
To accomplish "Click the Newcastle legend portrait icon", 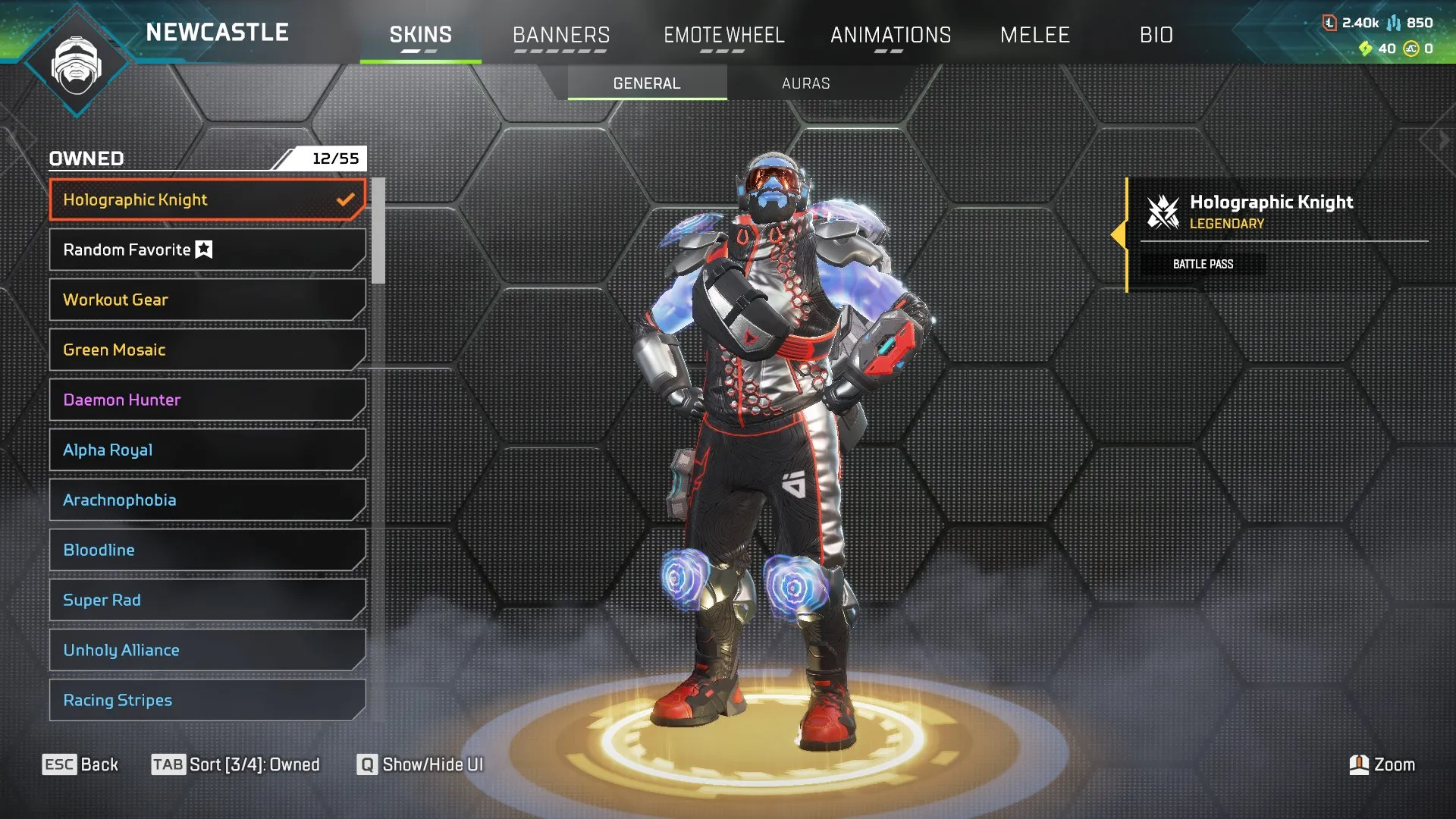I will [x=76, y=64].
